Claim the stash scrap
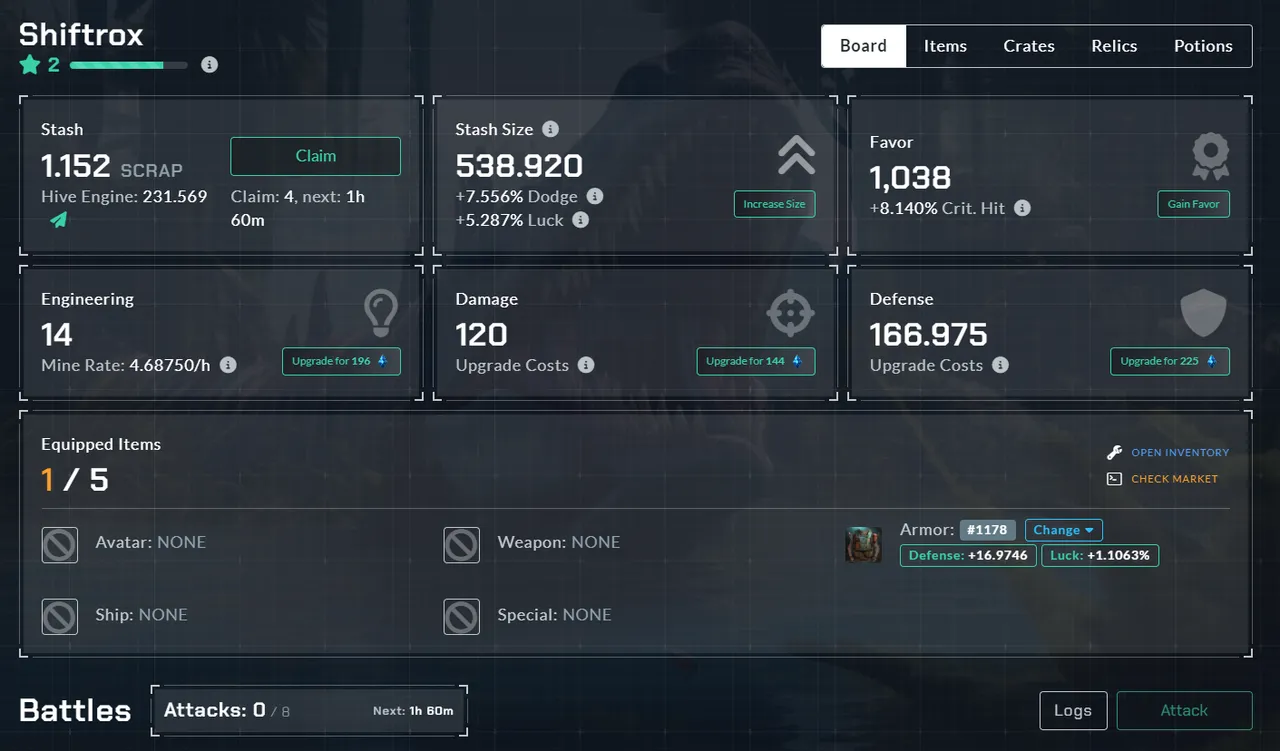Viewport: 1280px width, 751px height. (x=315, y=156)
